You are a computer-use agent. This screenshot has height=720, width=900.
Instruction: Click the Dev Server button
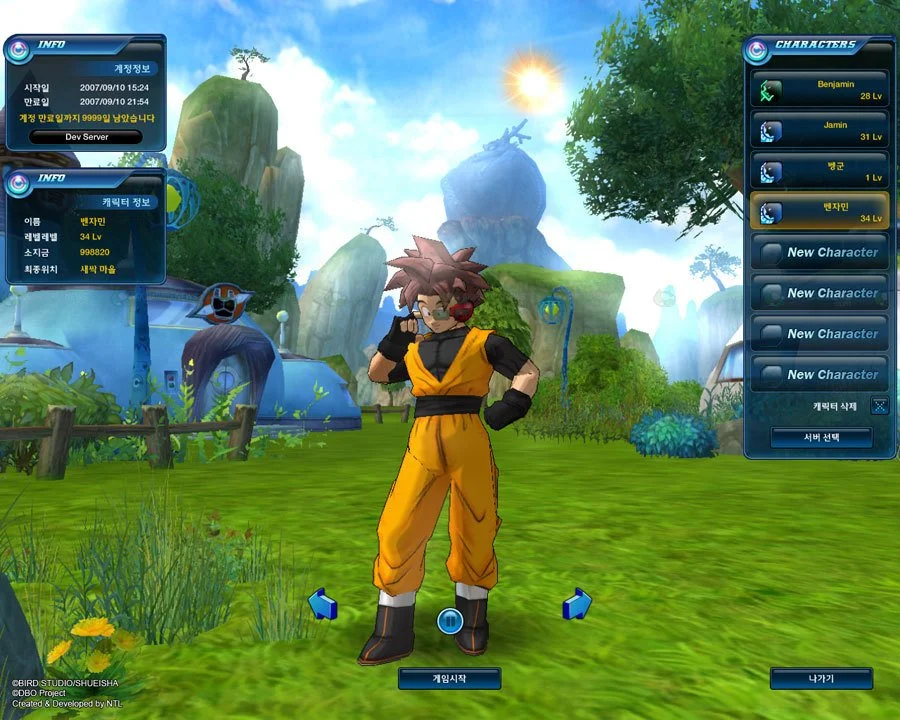tap(85, 137)
